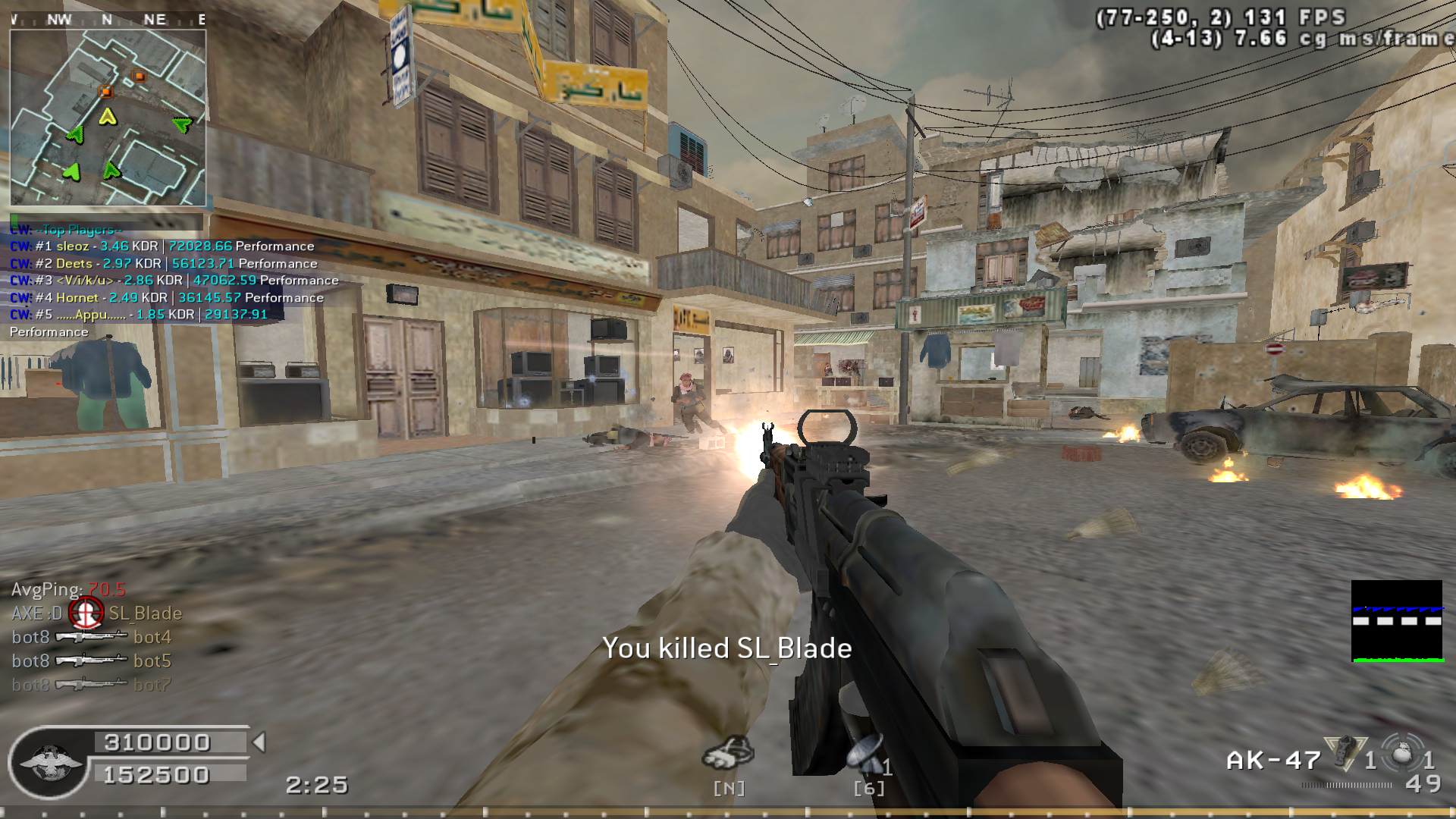Click the arrow beside the 310000 score
This screenshot has width=1456, height=819.
tap(259, 742)
